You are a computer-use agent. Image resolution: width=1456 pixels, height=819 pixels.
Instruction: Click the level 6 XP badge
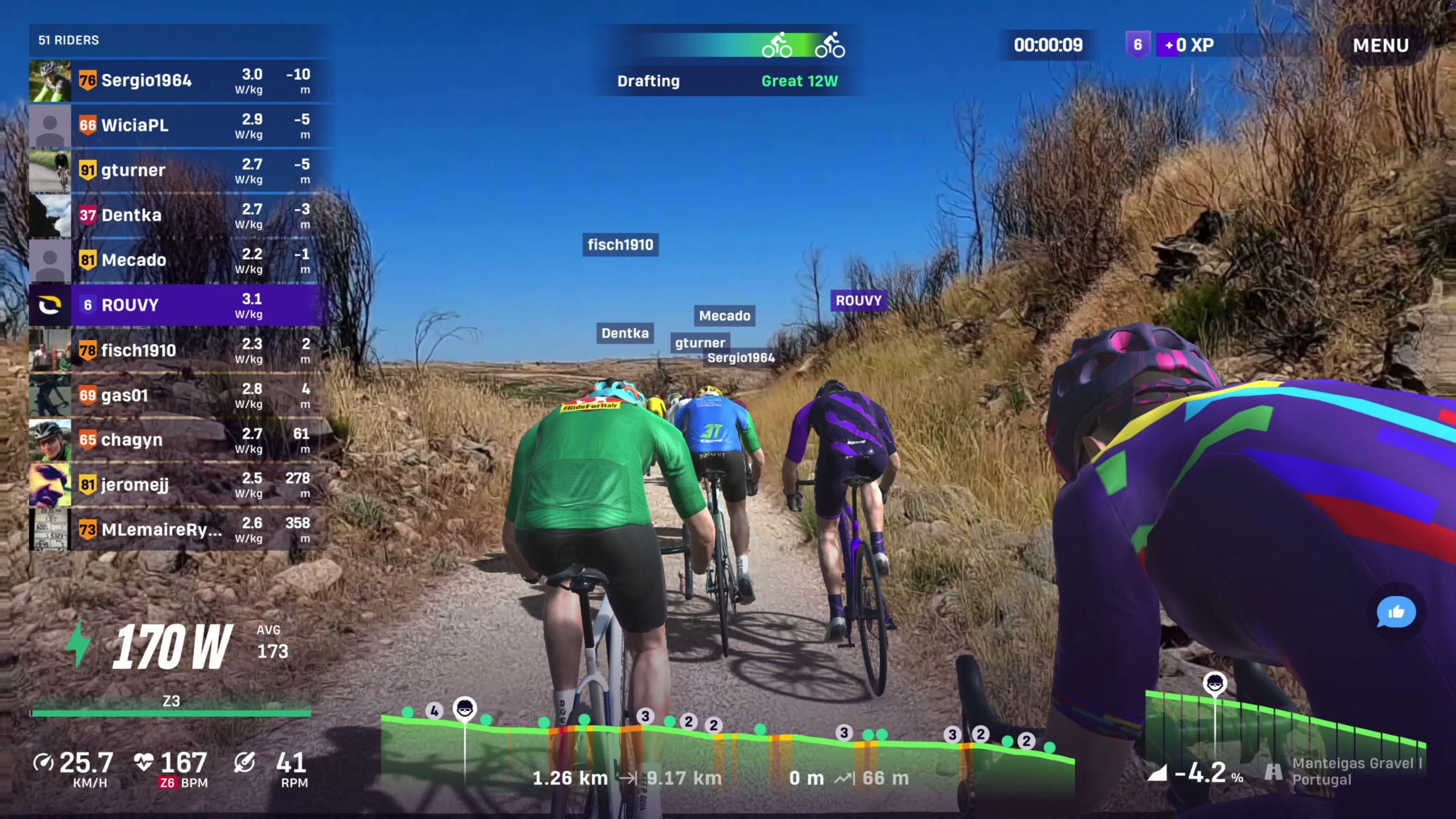[x=1137, y=45]
